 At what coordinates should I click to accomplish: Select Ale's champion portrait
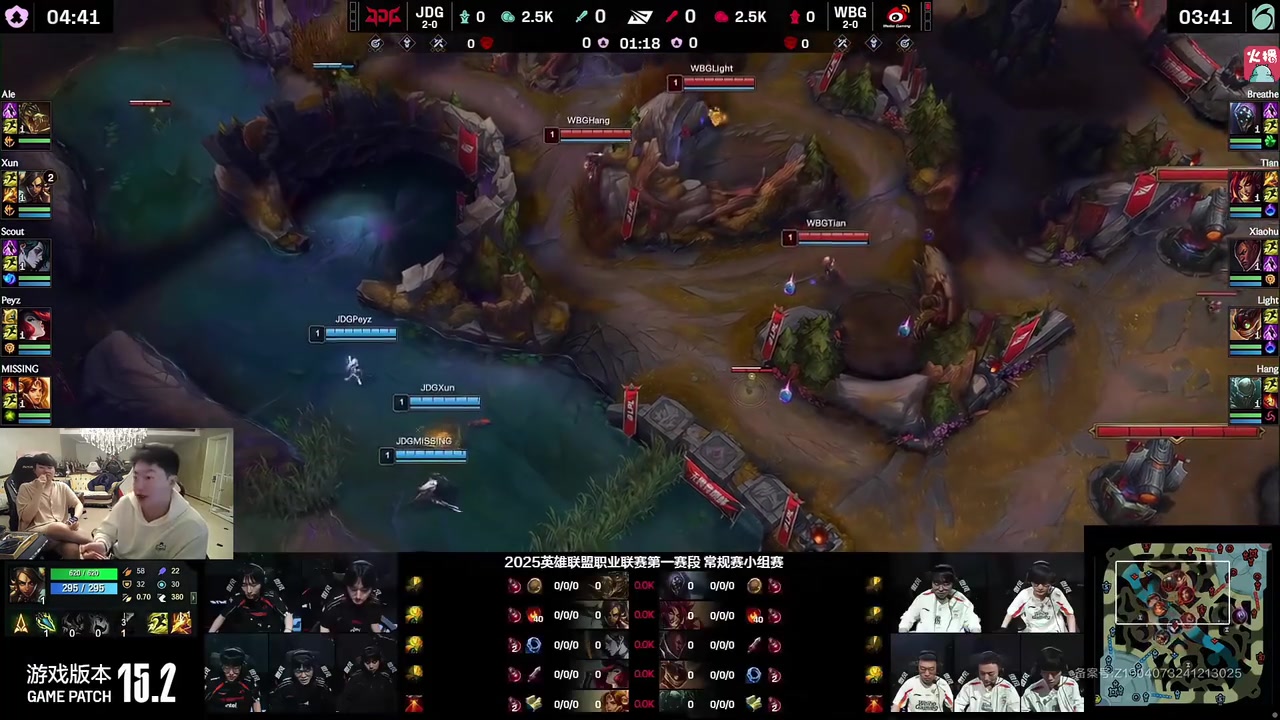coord(35,118)
